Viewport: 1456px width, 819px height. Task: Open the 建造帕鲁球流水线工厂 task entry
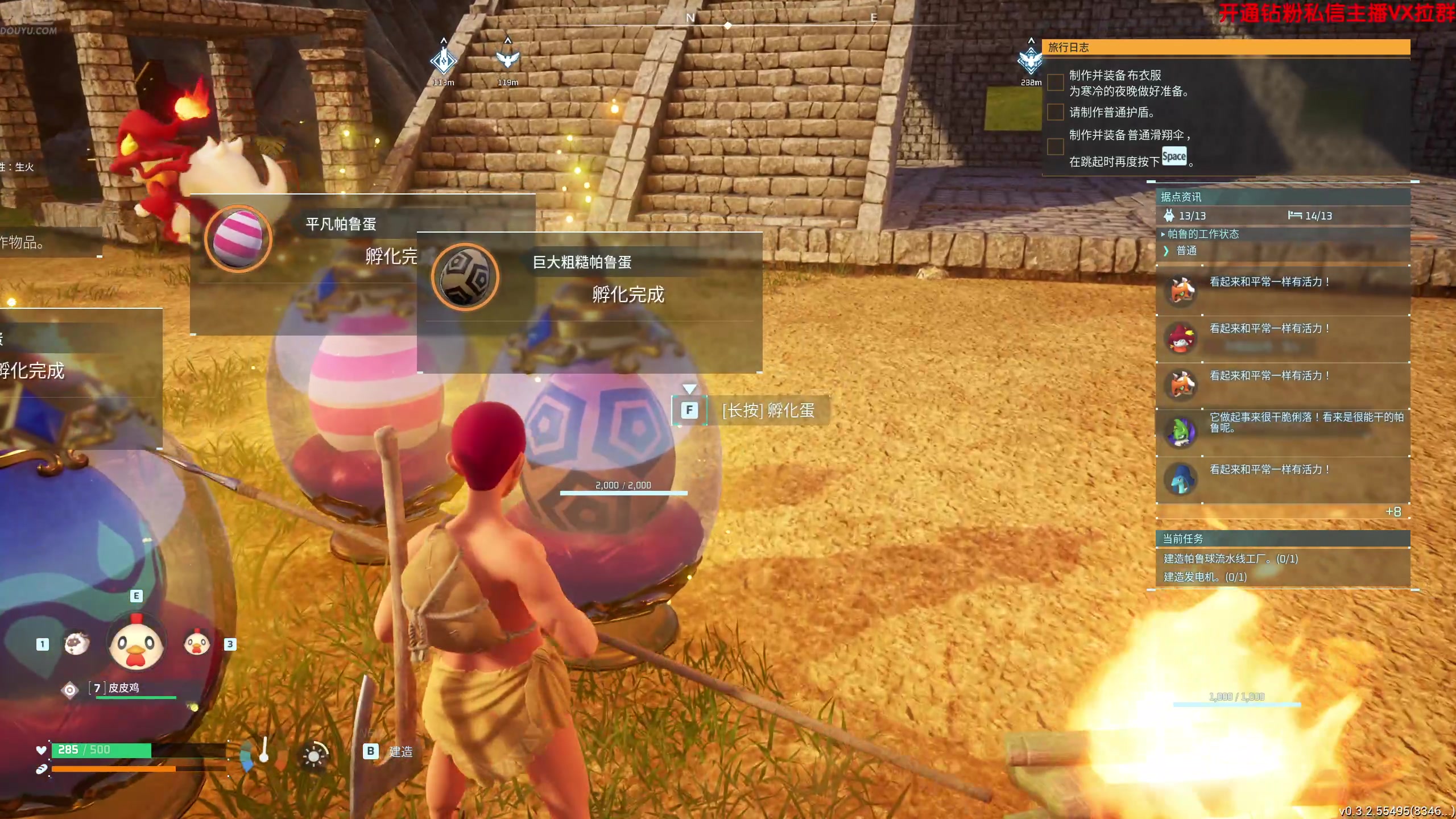pyautogui.click(x=1231, y=559)
